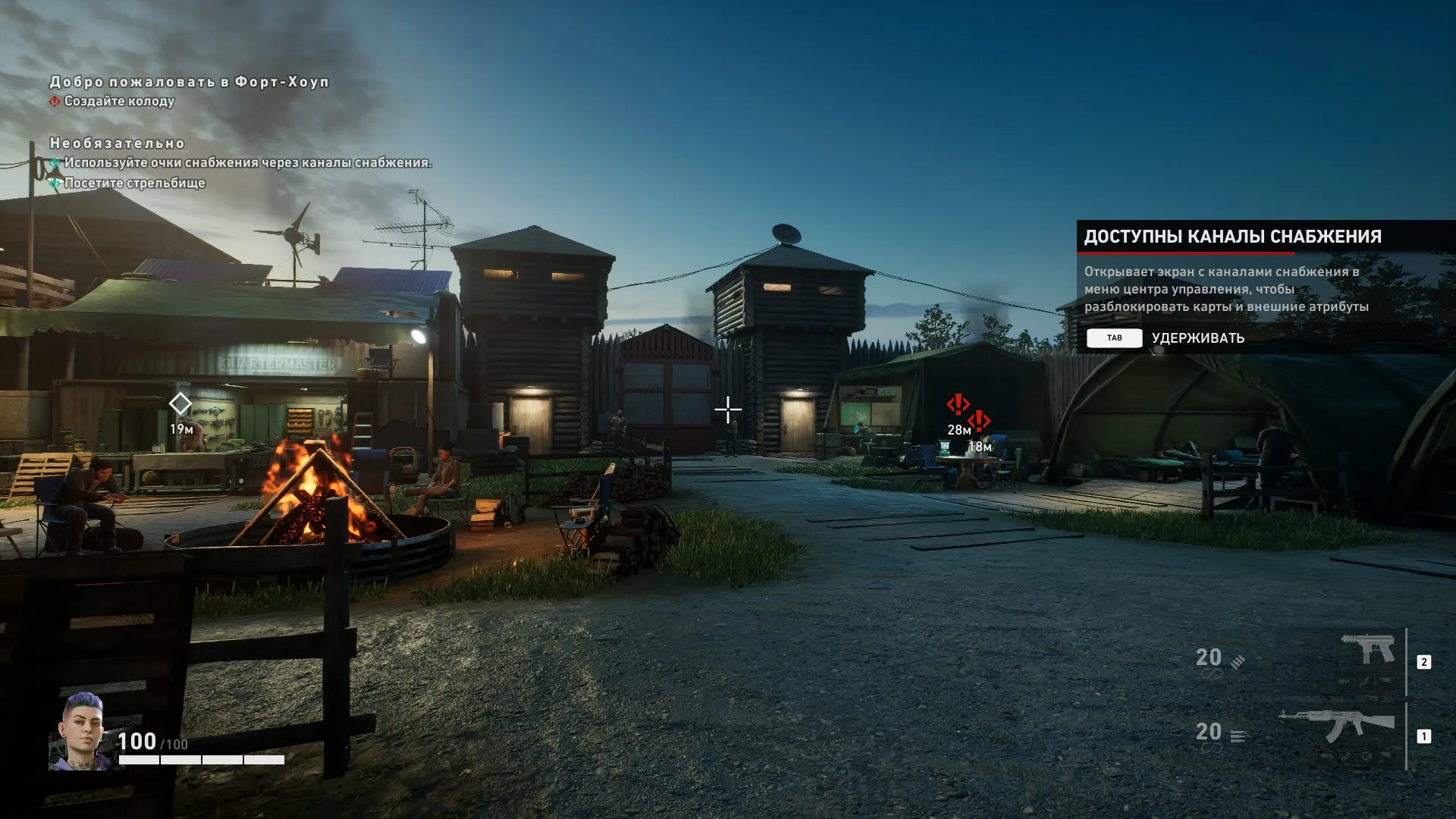Open the "Создайте колоду" objective
This screenshot has width=1456, height=819.
119,102
